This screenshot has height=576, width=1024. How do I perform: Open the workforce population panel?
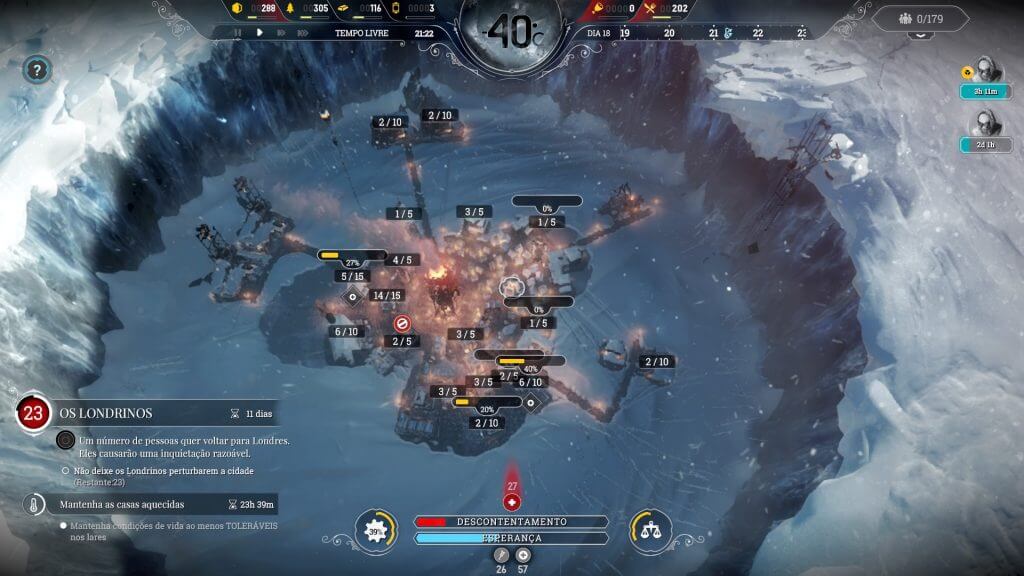coord(920,18)
